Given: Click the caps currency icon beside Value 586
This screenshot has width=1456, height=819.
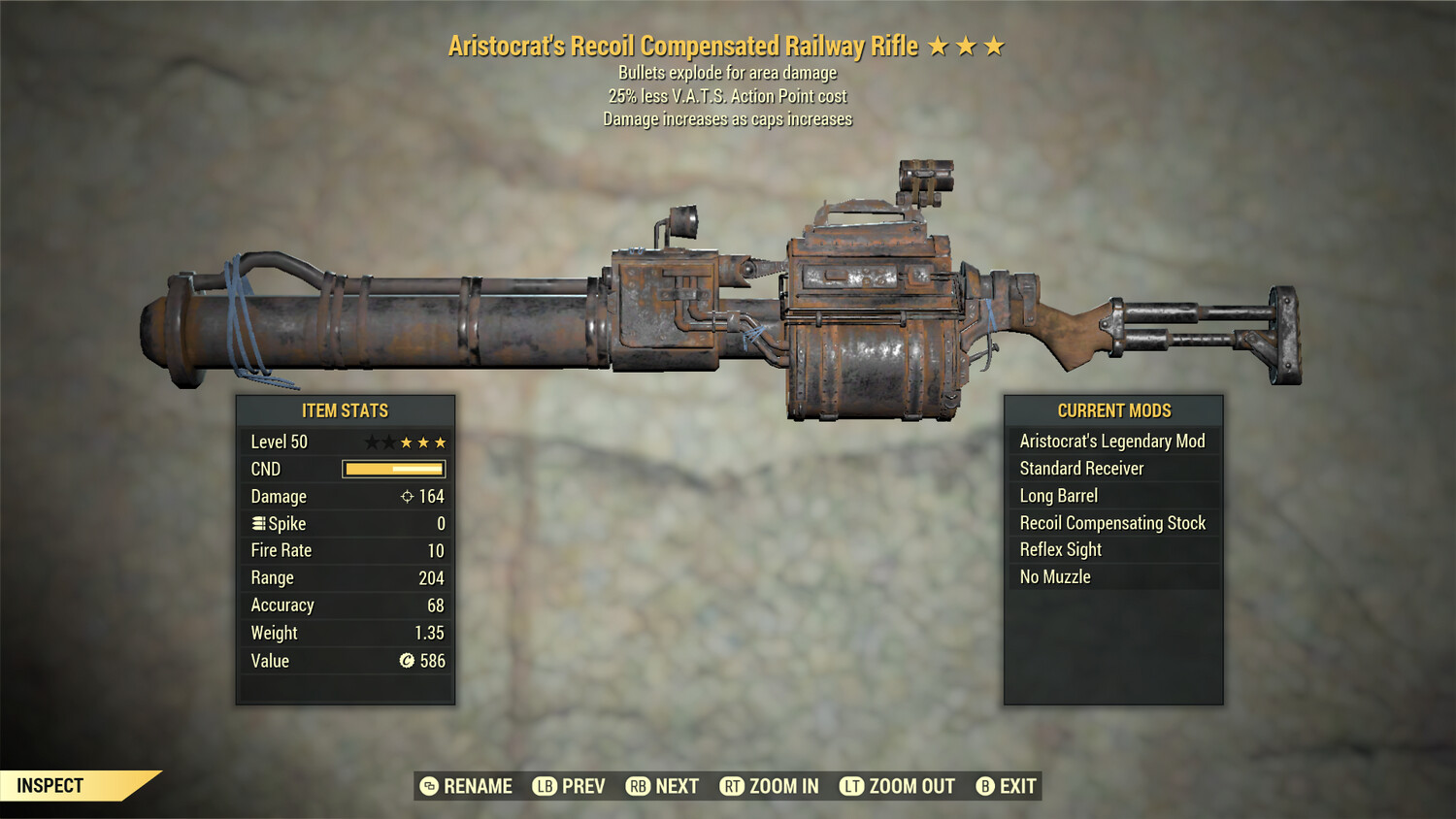Looking at the screenshot, I should (406, 662).
